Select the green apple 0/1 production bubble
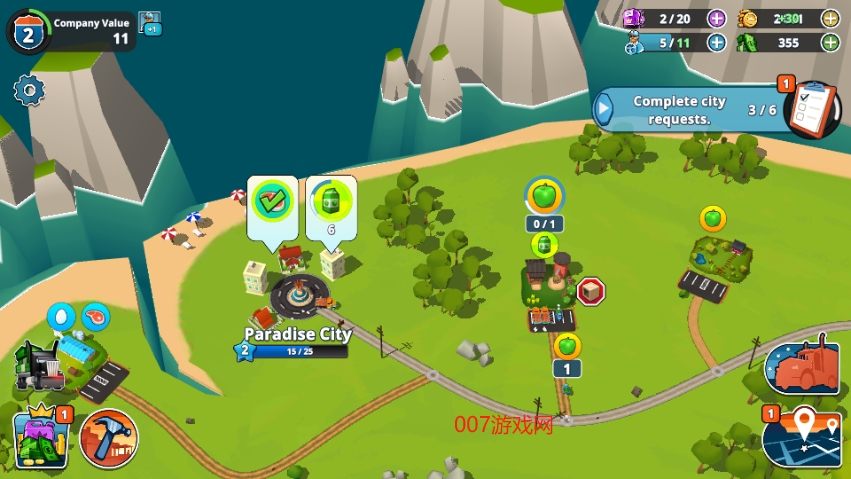851x479 pixels. click(x=545, y=195)
